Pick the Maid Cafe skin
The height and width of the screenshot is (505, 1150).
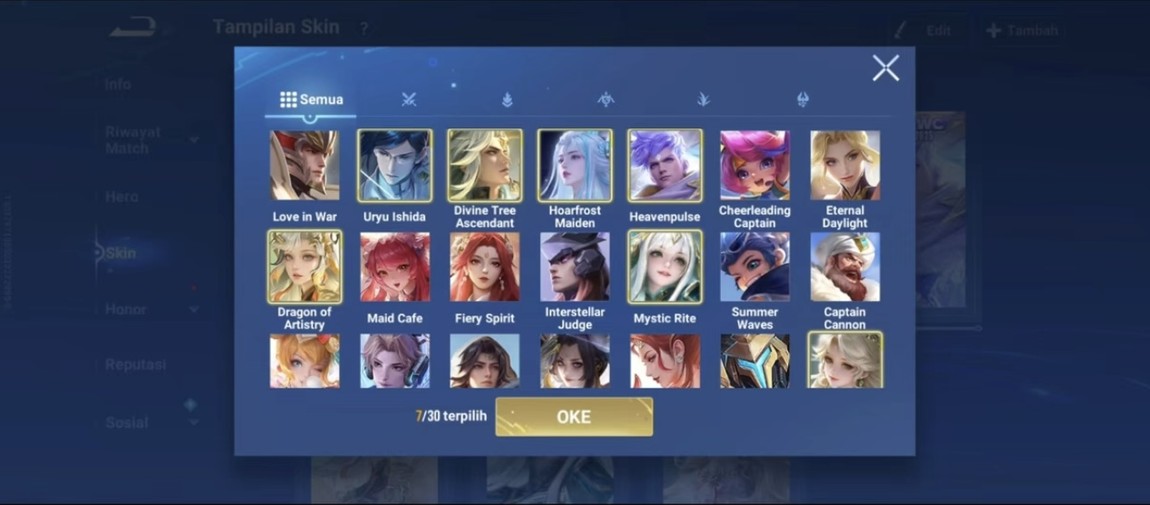pos(395,267)
